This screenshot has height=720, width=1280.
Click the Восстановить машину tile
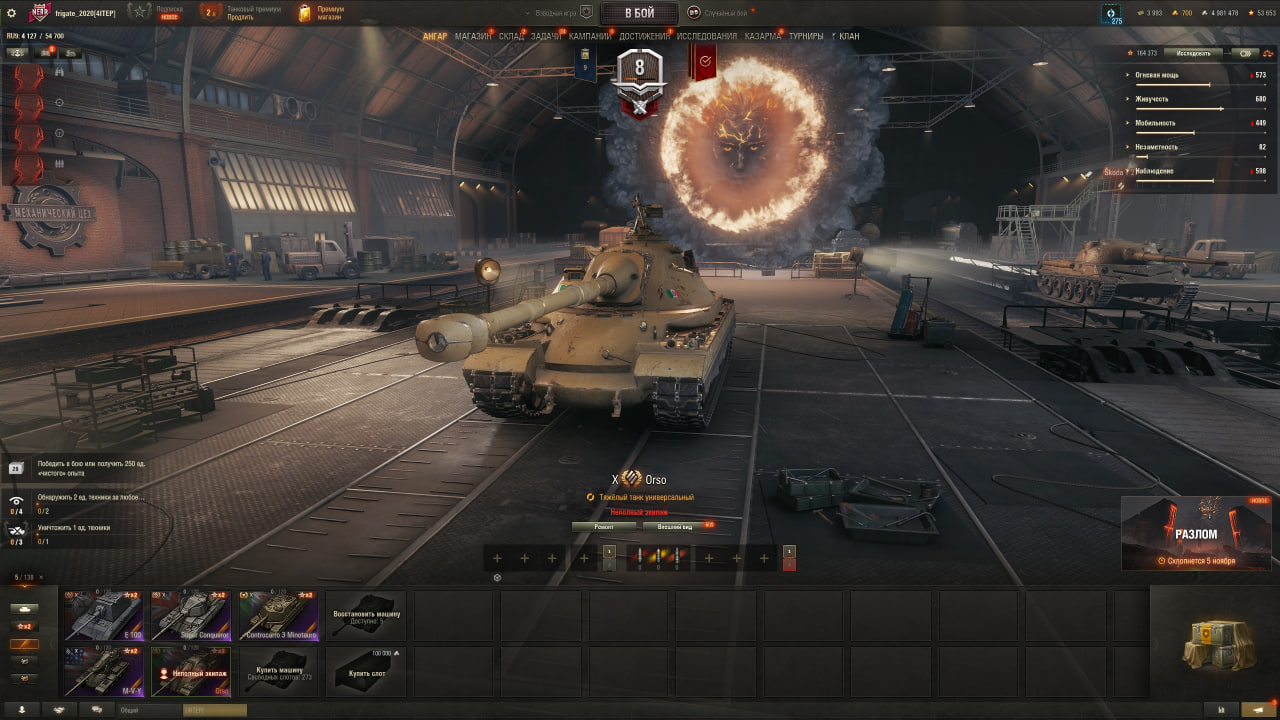click(366, 615)
